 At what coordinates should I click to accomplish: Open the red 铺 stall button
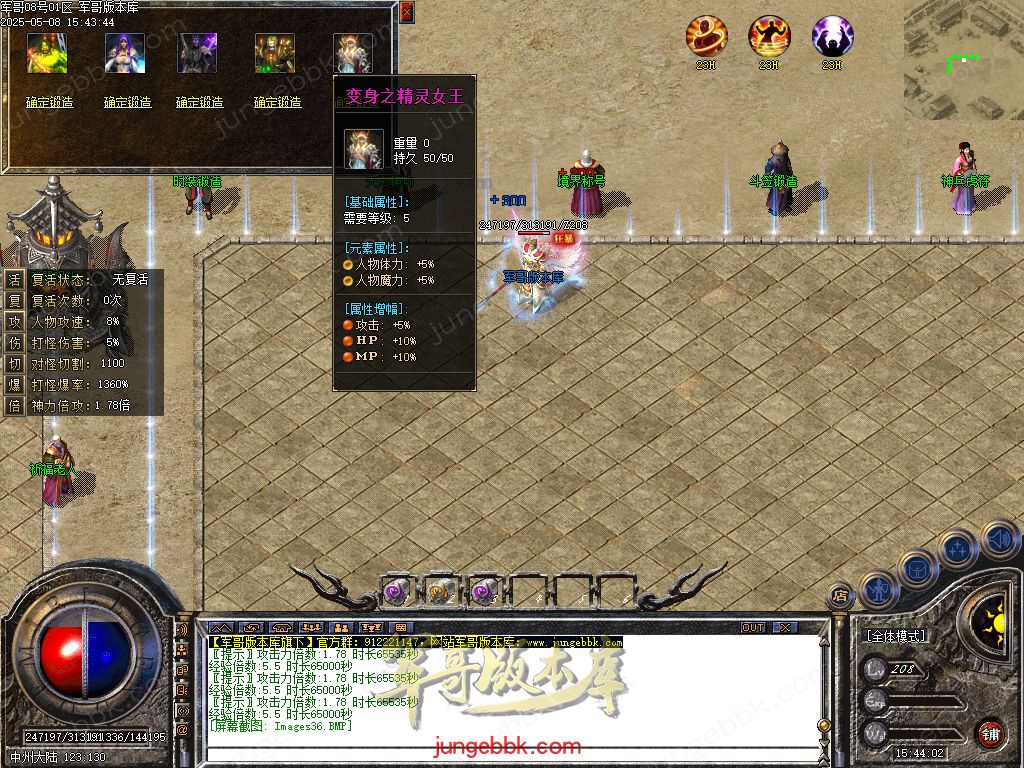[x=990, y=733]
